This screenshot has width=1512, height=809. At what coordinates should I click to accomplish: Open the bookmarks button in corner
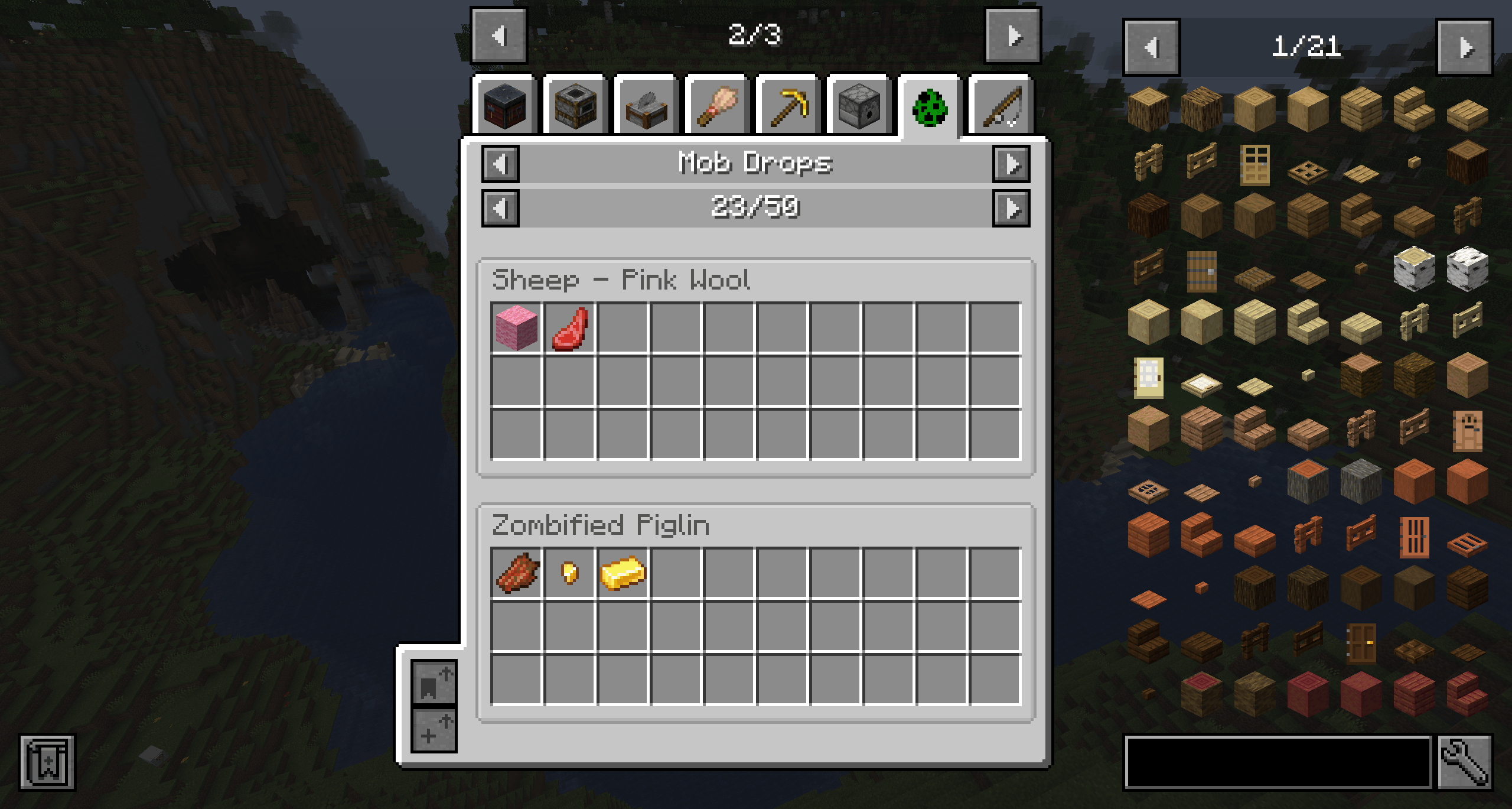coord(47,762)
